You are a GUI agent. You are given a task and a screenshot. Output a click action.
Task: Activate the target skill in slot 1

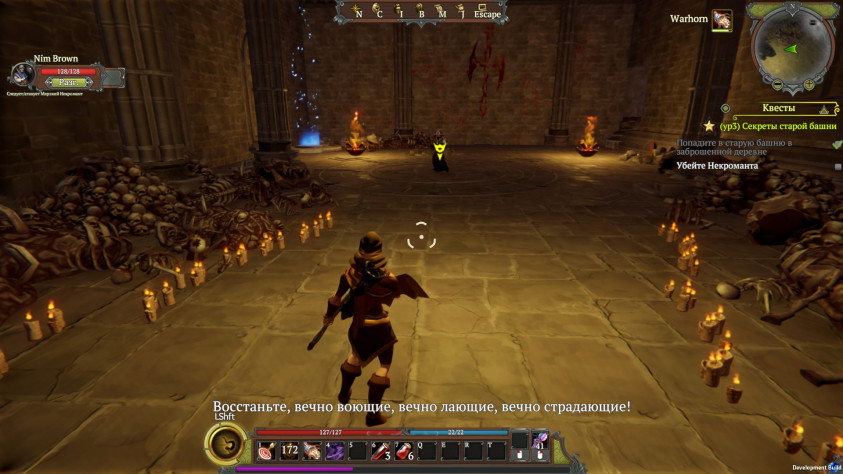click(266, 451)
